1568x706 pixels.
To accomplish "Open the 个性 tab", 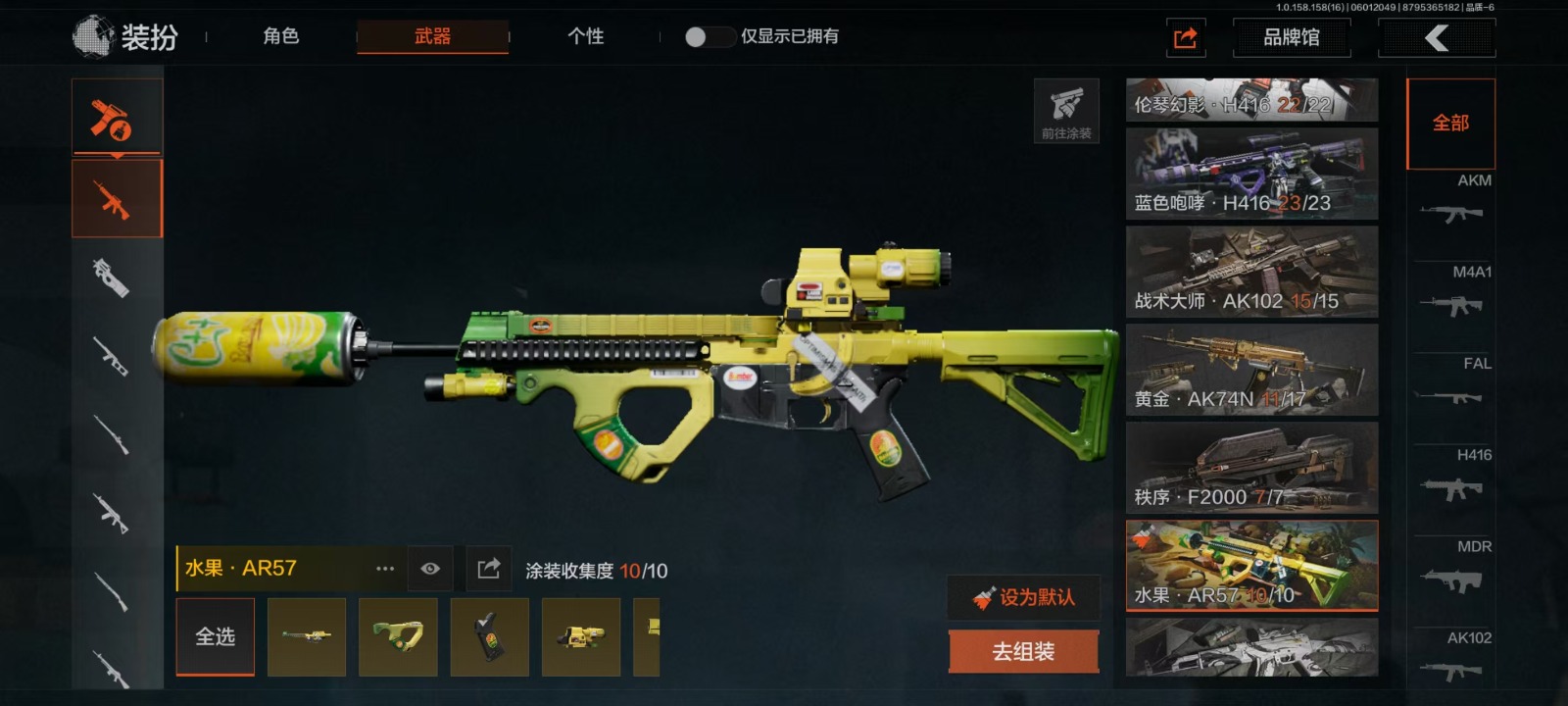I will pos(585,37).
